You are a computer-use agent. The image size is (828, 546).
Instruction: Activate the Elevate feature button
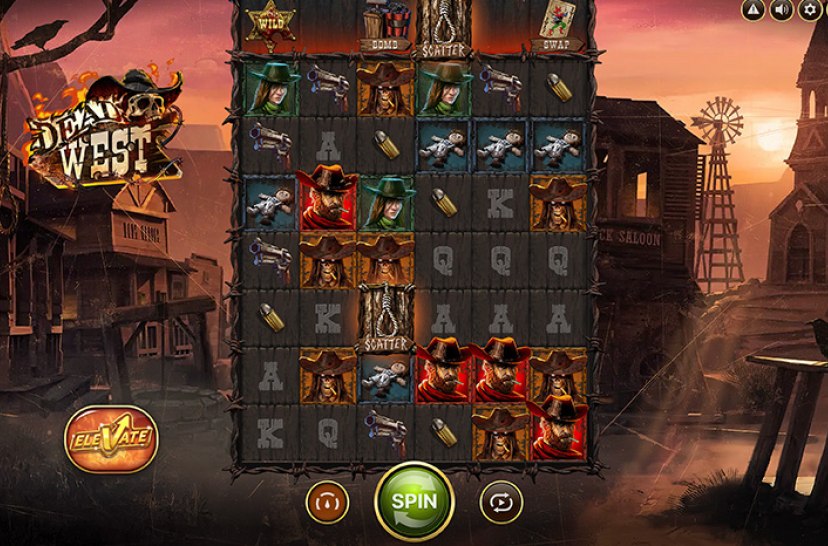(x=111, y=438)
